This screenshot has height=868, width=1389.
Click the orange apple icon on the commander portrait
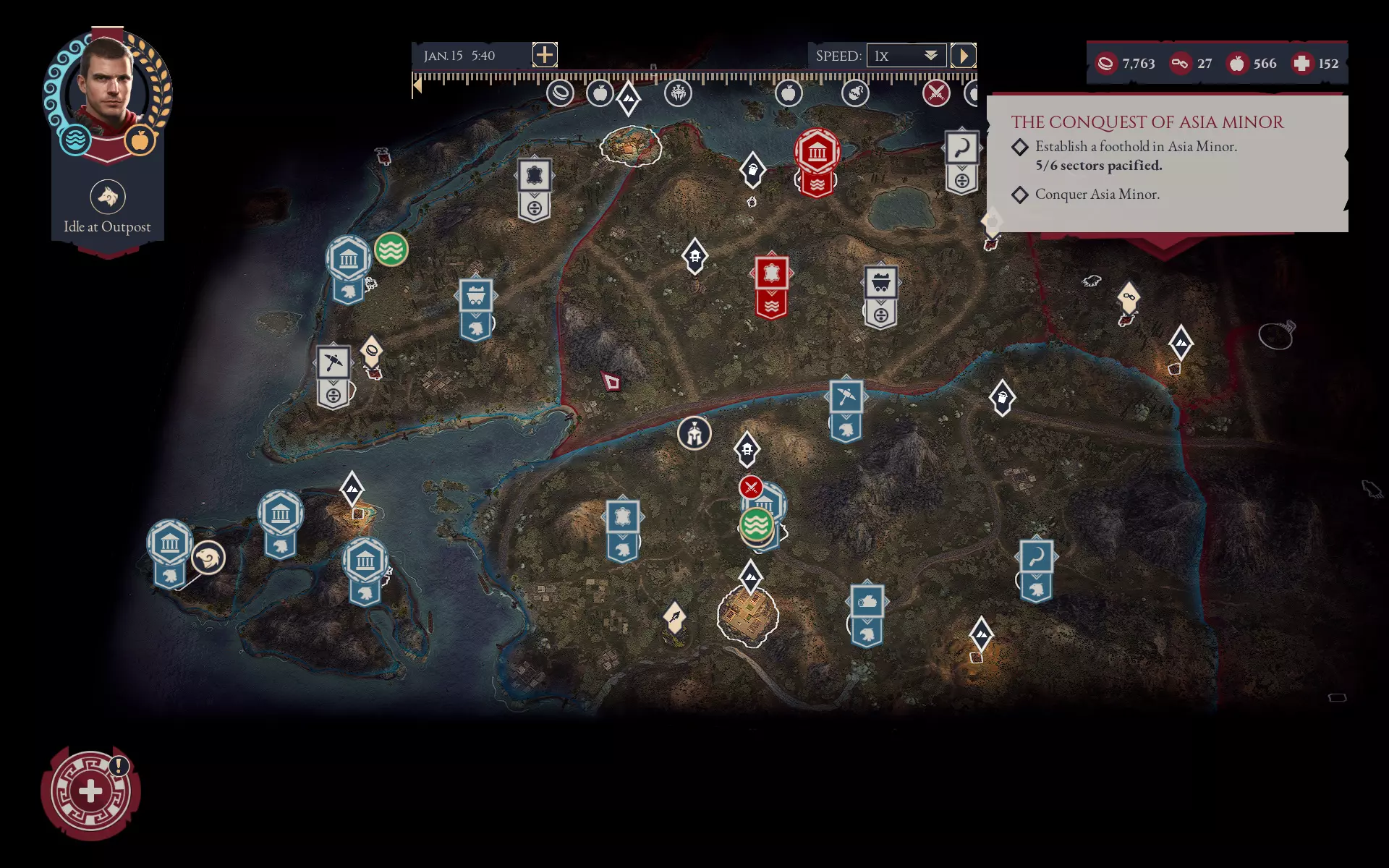pos(140,140)
